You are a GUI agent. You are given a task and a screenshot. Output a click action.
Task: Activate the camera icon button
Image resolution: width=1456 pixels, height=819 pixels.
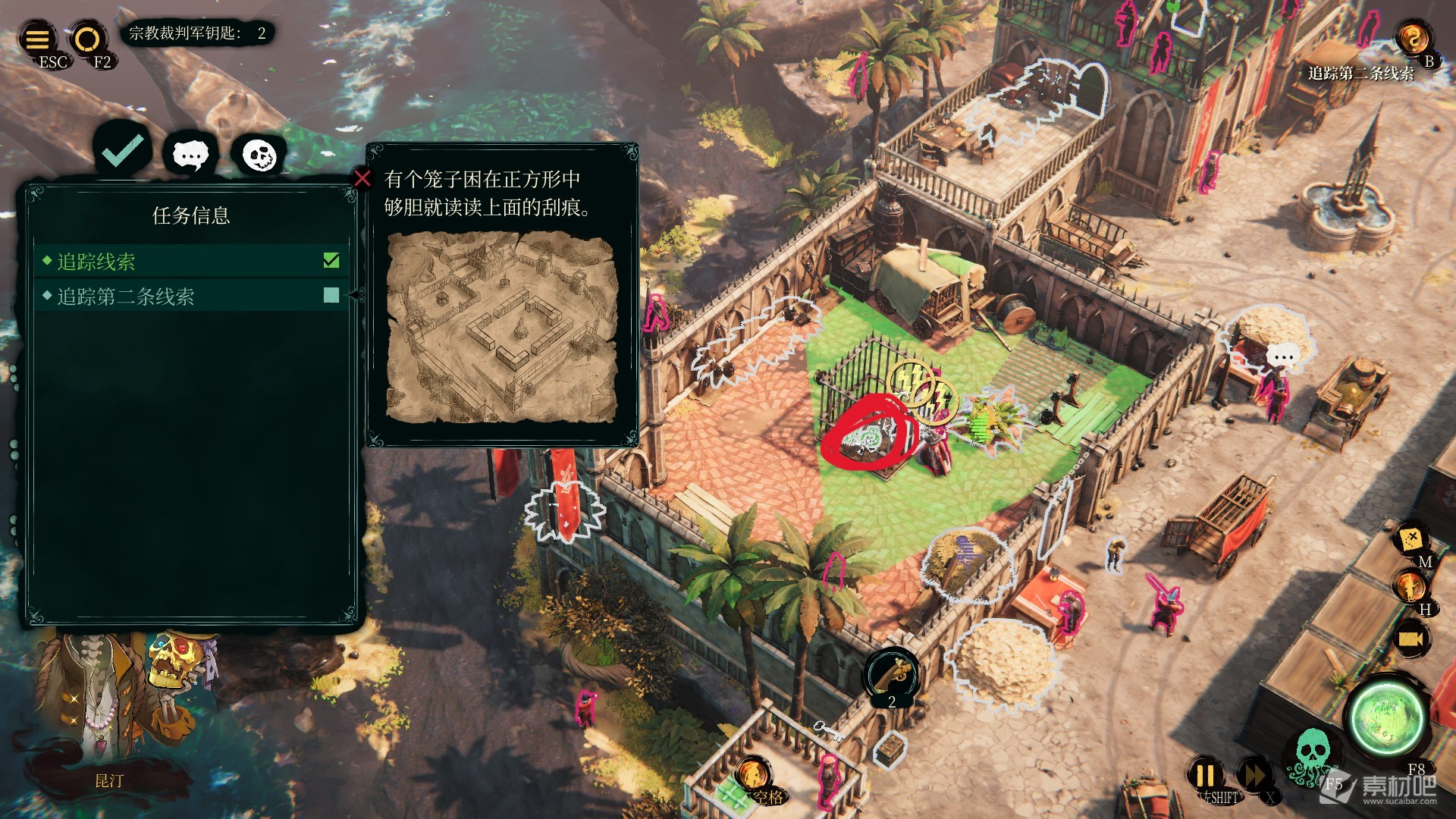pos(1410,639)
